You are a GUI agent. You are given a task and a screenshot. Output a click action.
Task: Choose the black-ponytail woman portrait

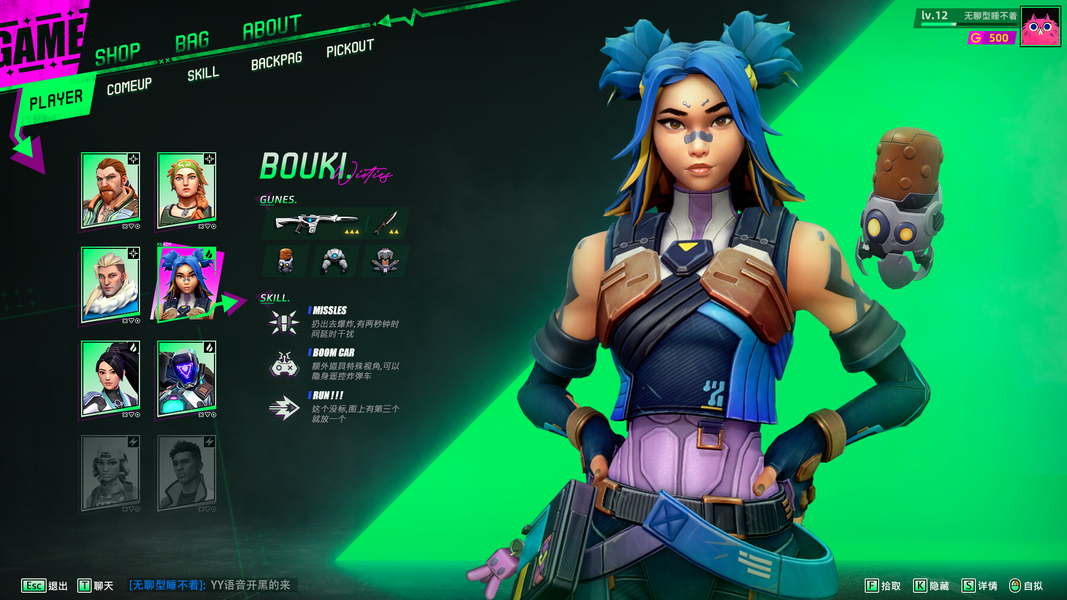(110, 378)
